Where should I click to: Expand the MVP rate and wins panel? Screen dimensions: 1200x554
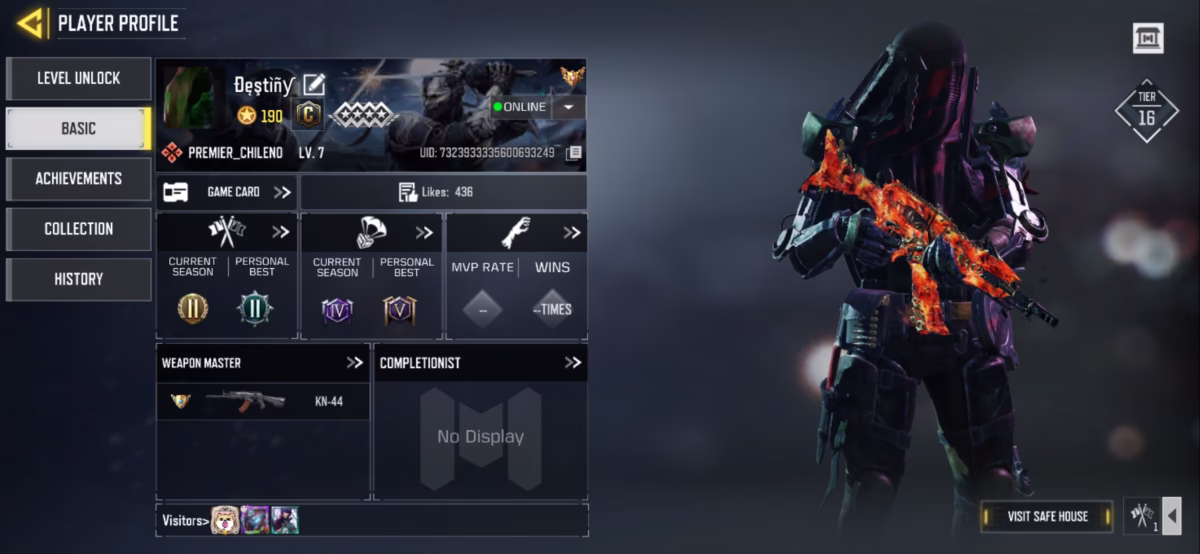pos(571,232)
